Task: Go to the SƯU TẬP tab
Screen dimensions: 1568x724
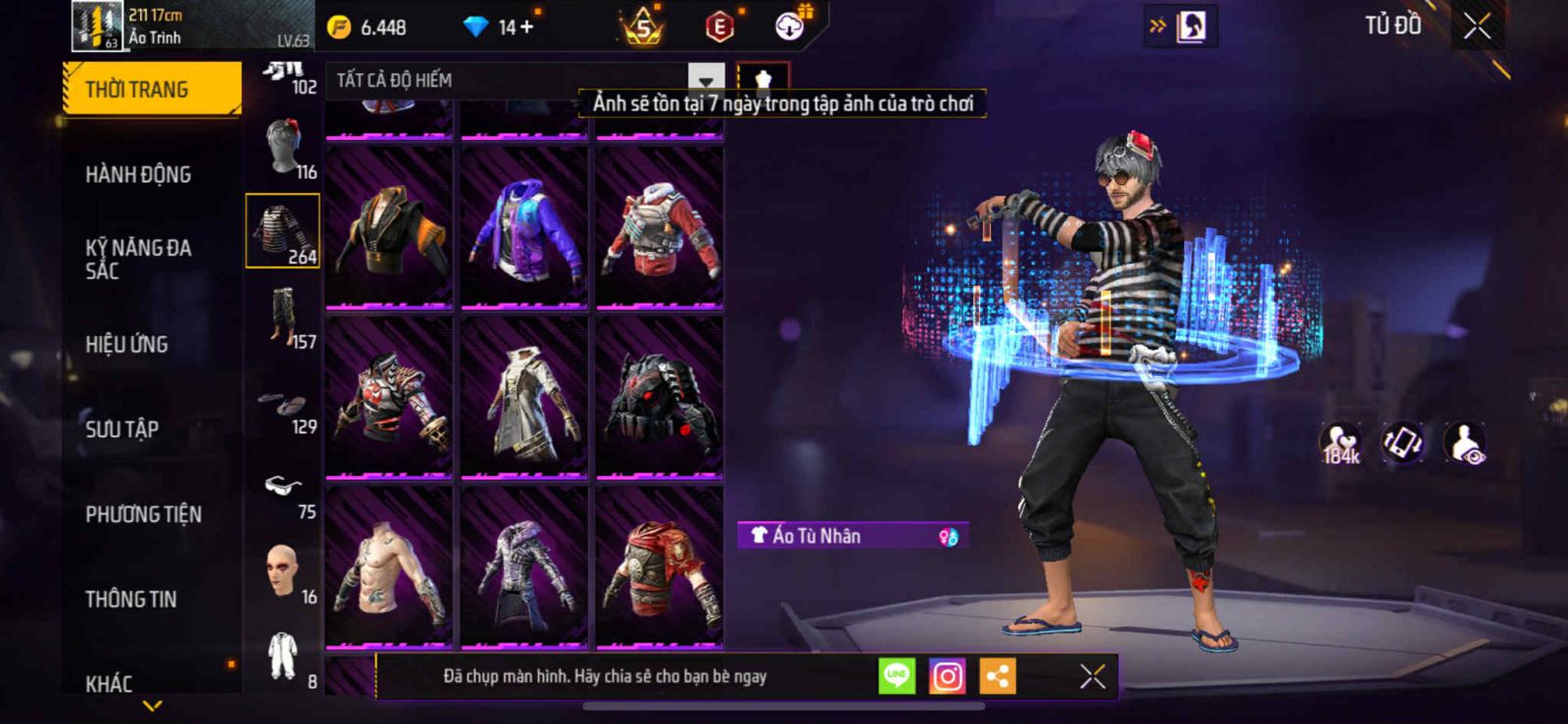Action: click(122, 429)
